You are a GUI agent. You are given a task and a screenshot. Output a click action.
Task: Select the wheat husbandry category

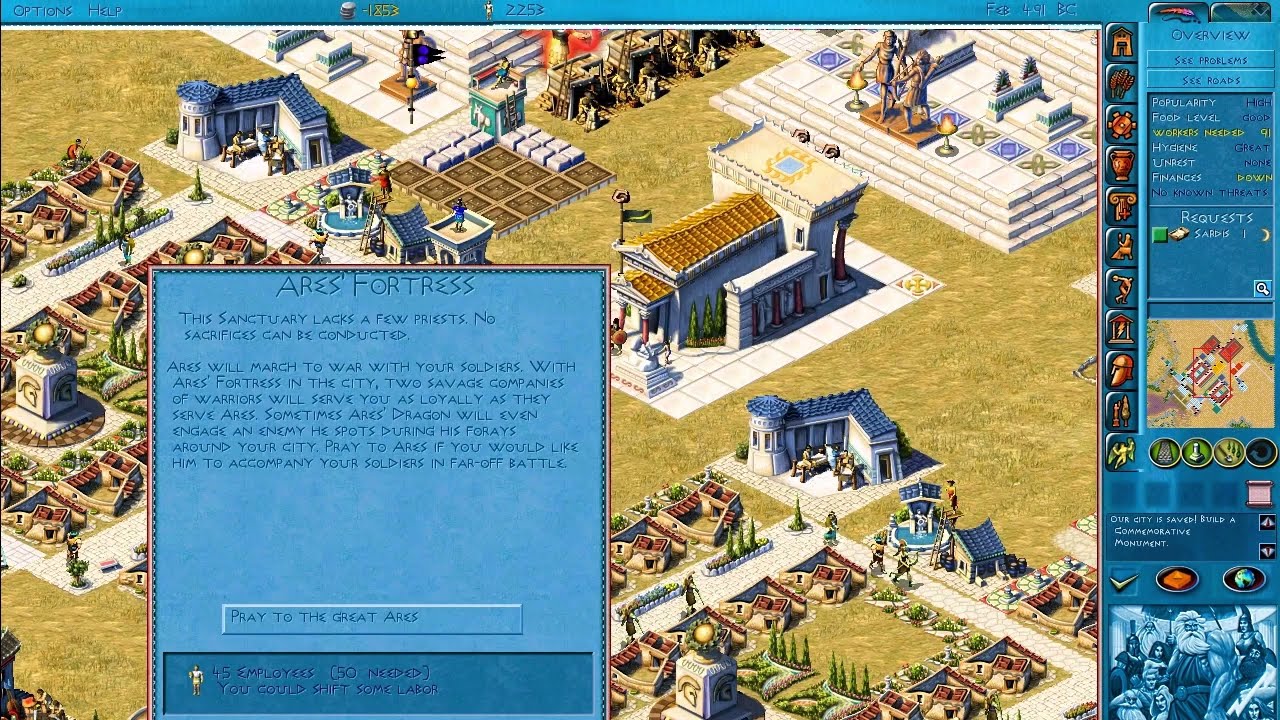[x=1122, y=84]
